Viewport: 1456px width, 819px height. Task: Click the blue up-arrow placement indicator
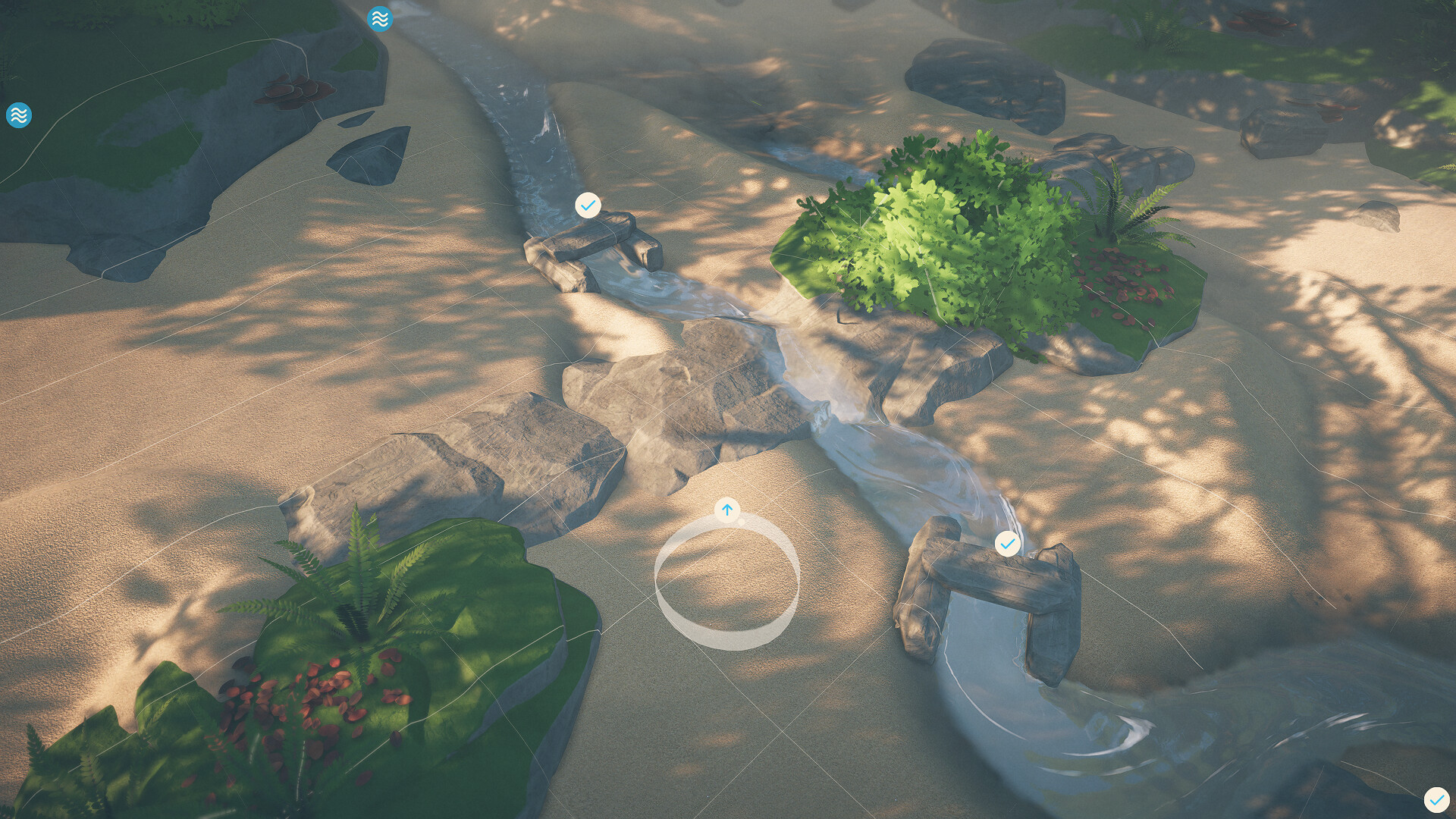point(727,510)
